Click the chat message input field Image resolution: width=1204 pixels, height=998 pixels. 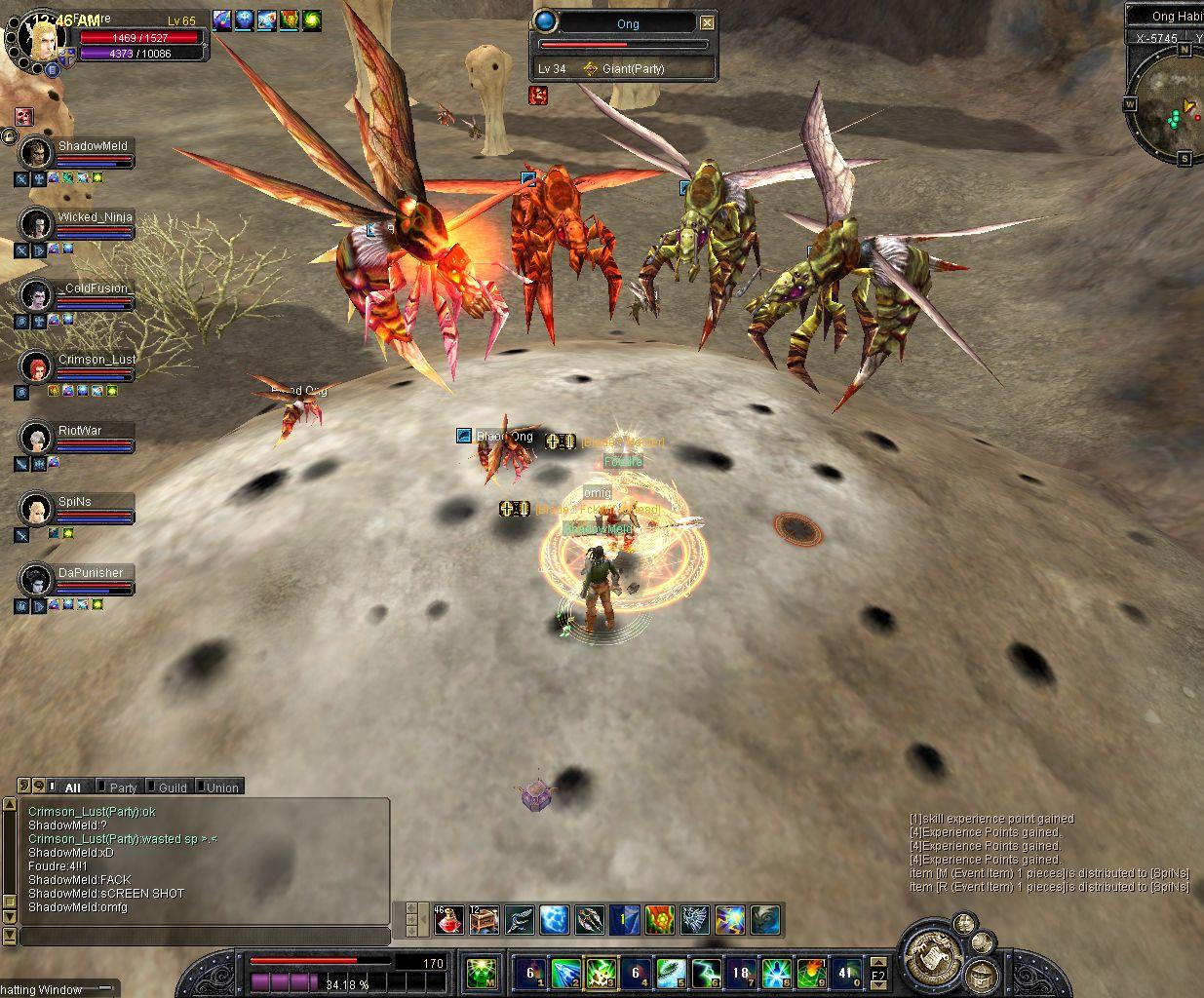click(205, 937)
